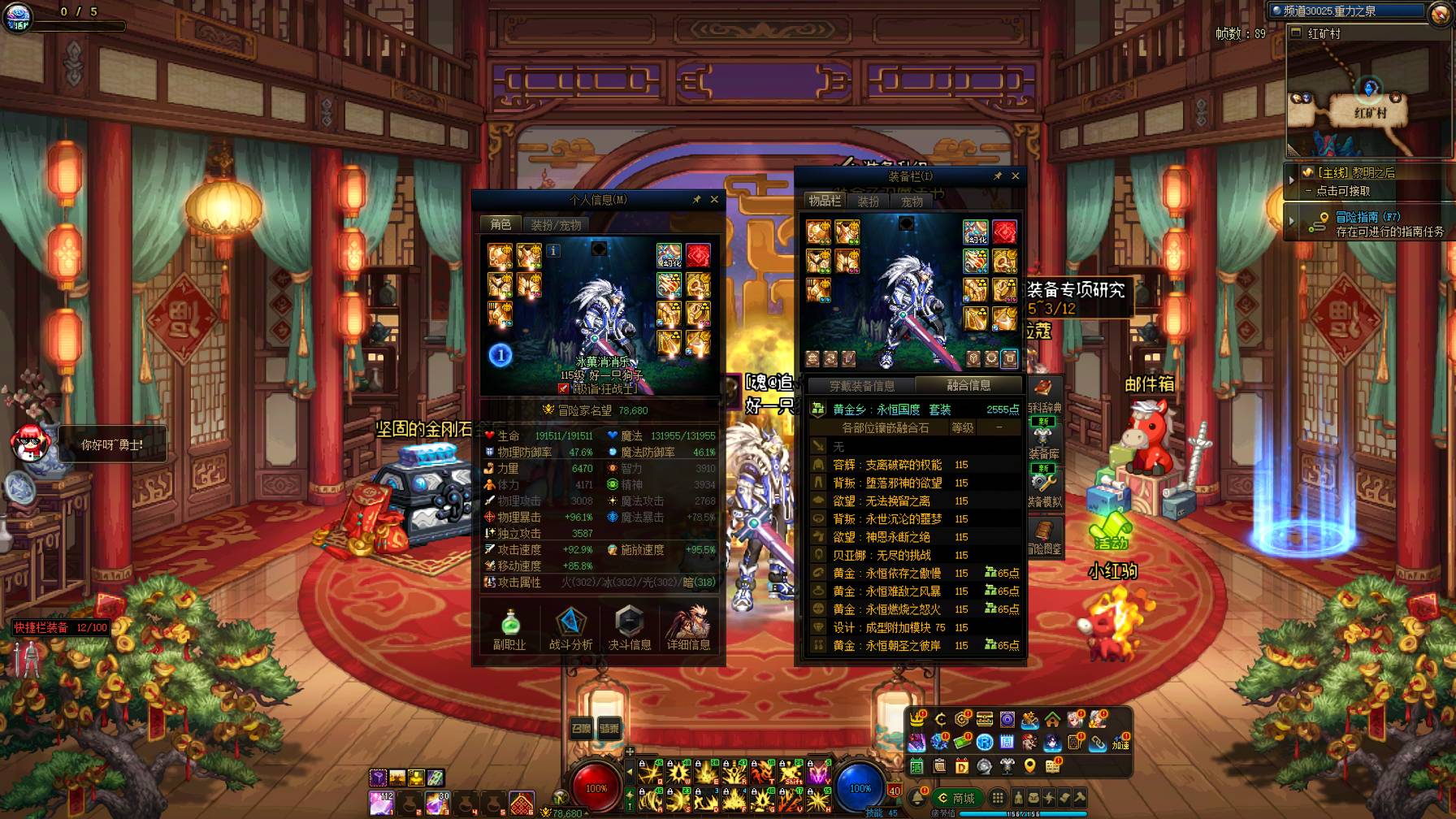
Task: Open the 装备模拟 side button
Action: (1044, 490)
